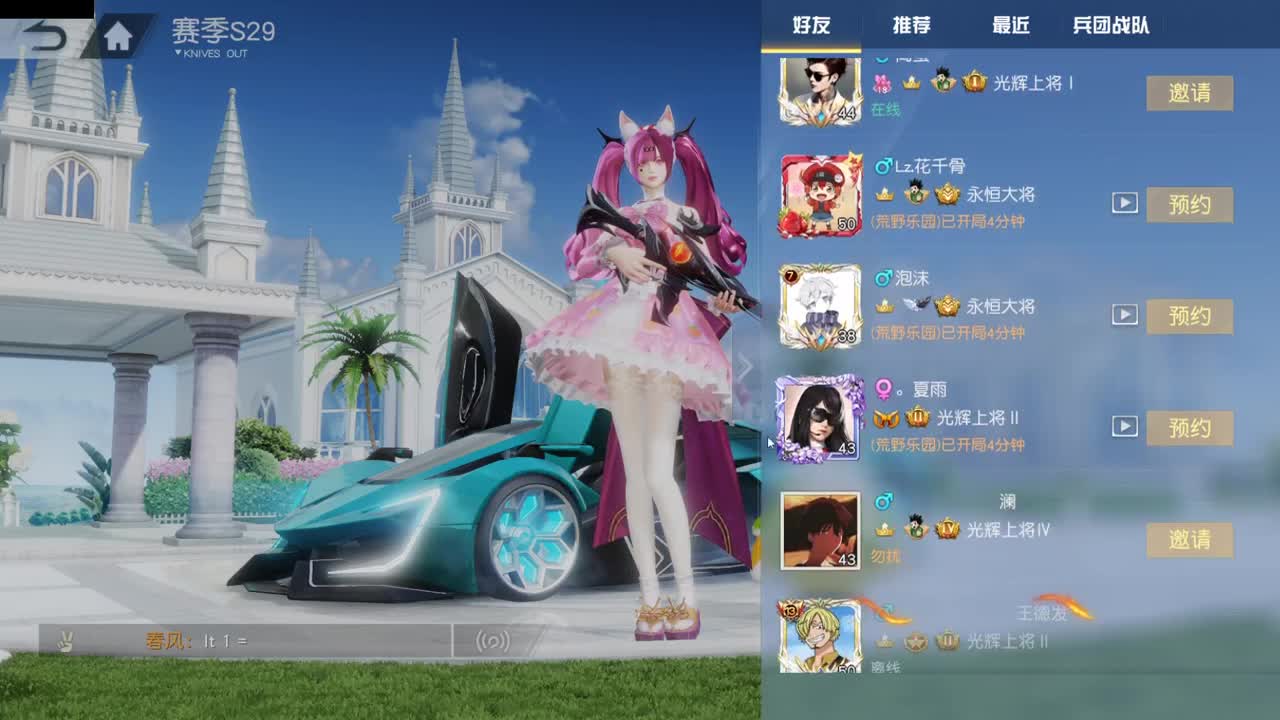
Task: Click the spectate play icon next to 夏雨
Action: coord(1124,426)
